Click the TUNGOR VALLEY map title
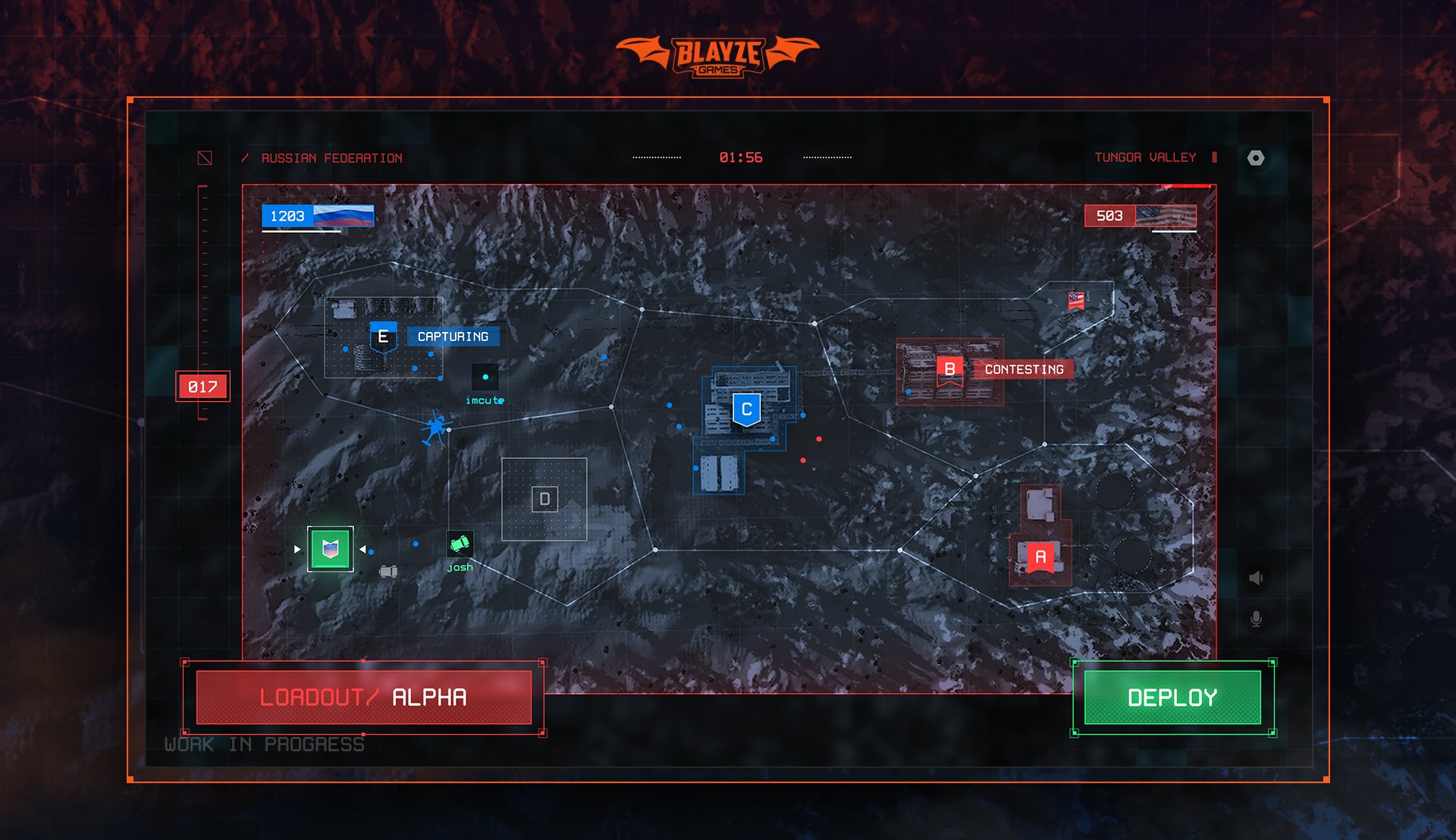The height and width of the screenshot is (840, 1456). tap(1145, 158)
